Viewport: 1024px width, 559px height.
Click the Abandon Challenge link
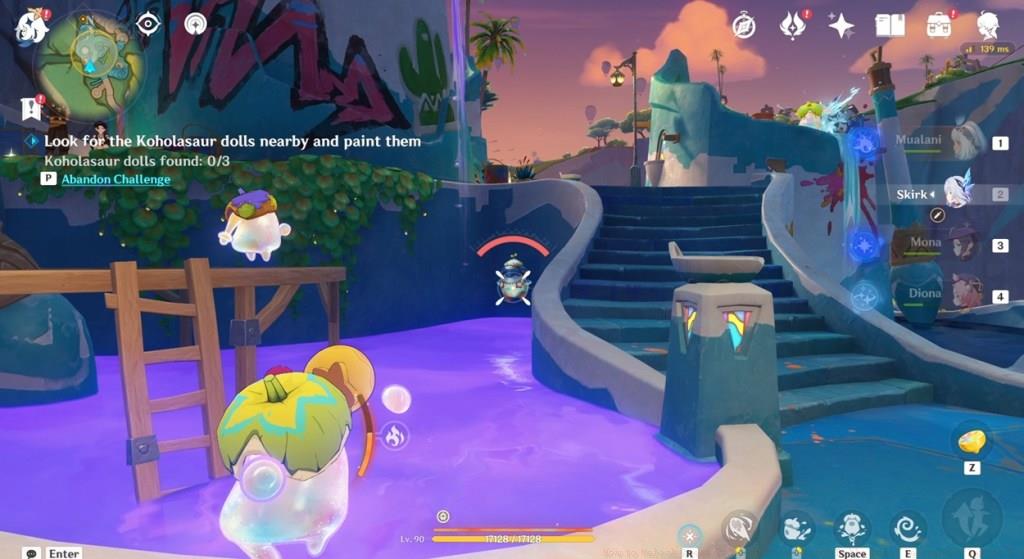(115, 179)
